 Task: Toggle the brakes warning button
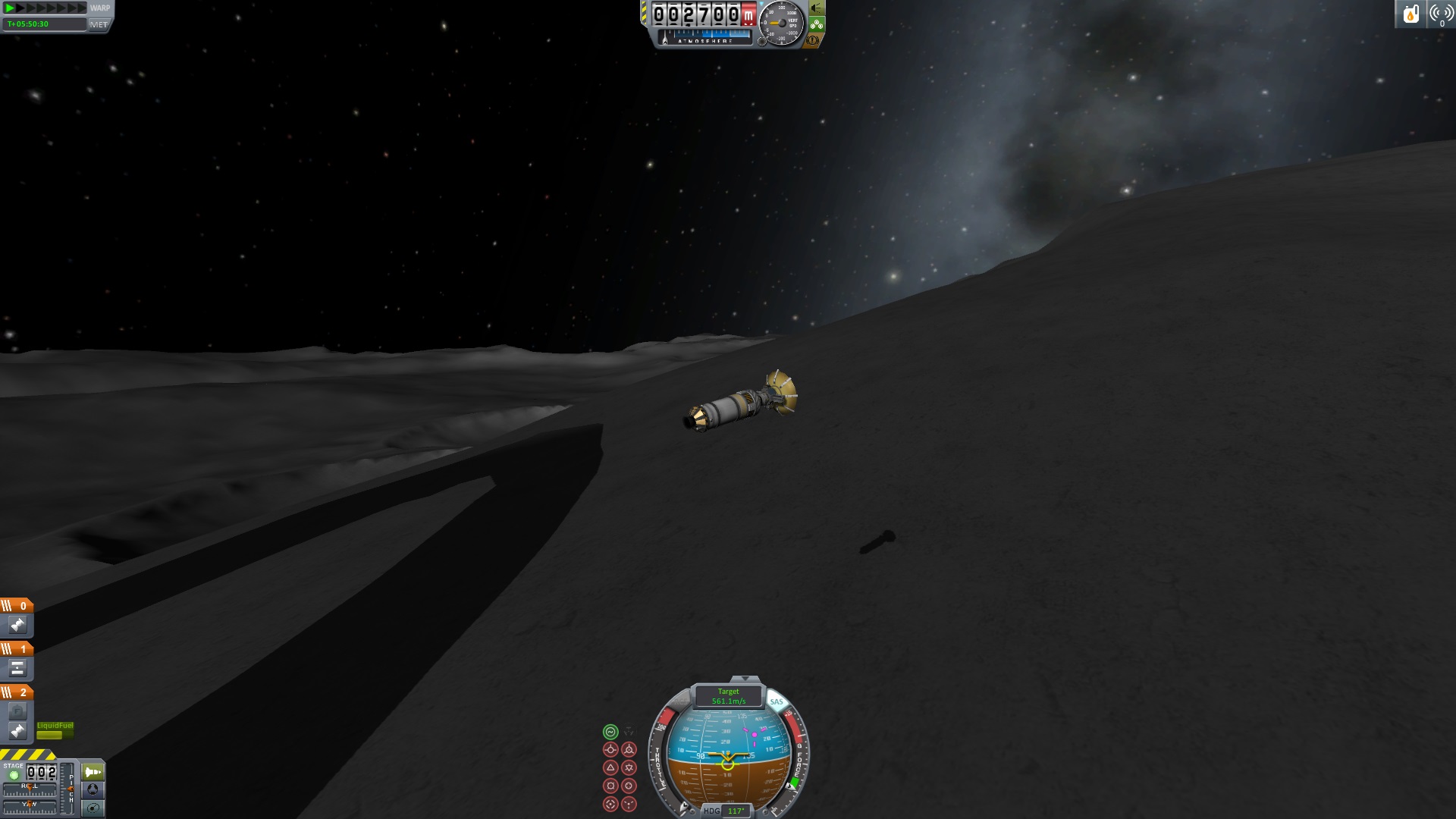[814, 39]
